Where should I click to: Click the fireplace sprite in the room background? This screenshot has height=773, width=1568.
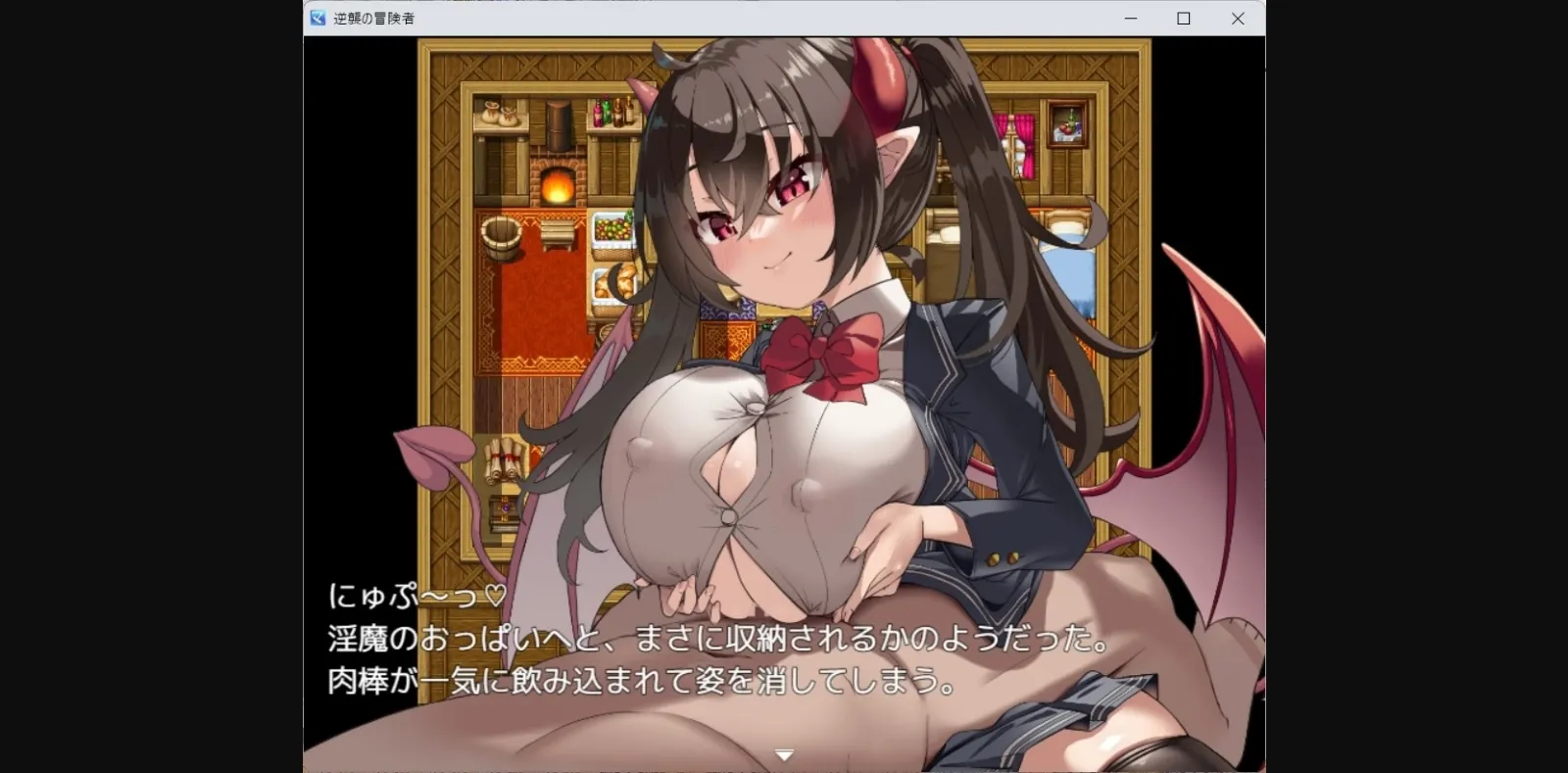pyautogui.click(x=560, y=181)
